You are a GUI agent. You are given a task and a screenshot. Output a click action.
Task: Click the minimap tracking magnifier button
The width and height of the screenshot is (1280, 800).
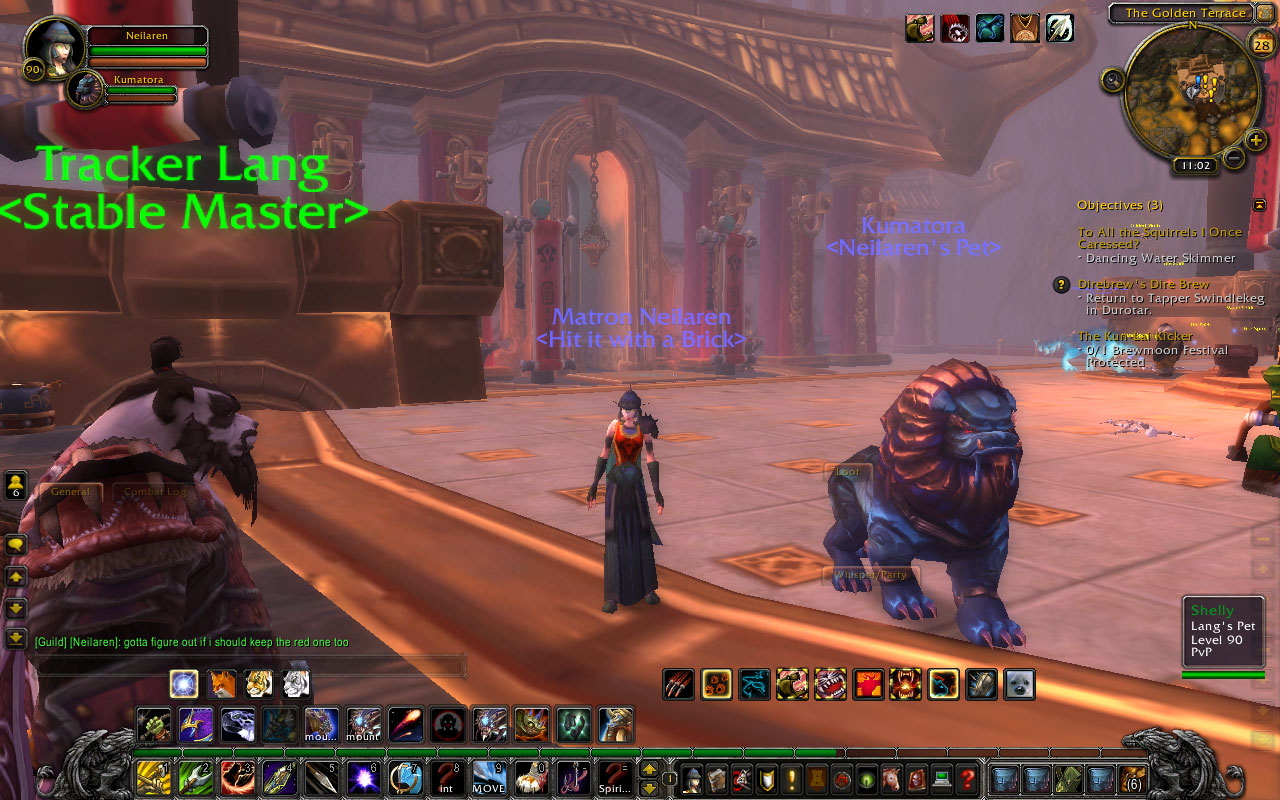[1112, 79]
